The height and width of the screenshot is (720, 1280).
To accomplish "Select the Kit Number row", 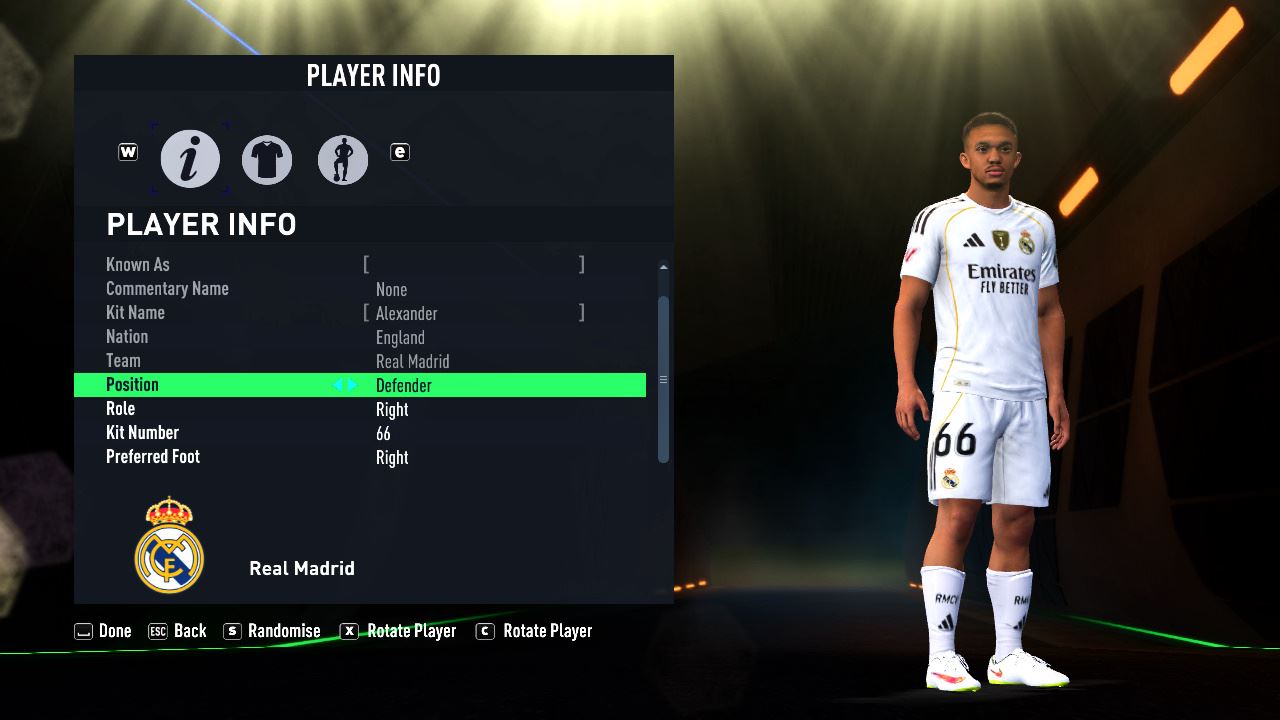I will pos(360,433).
